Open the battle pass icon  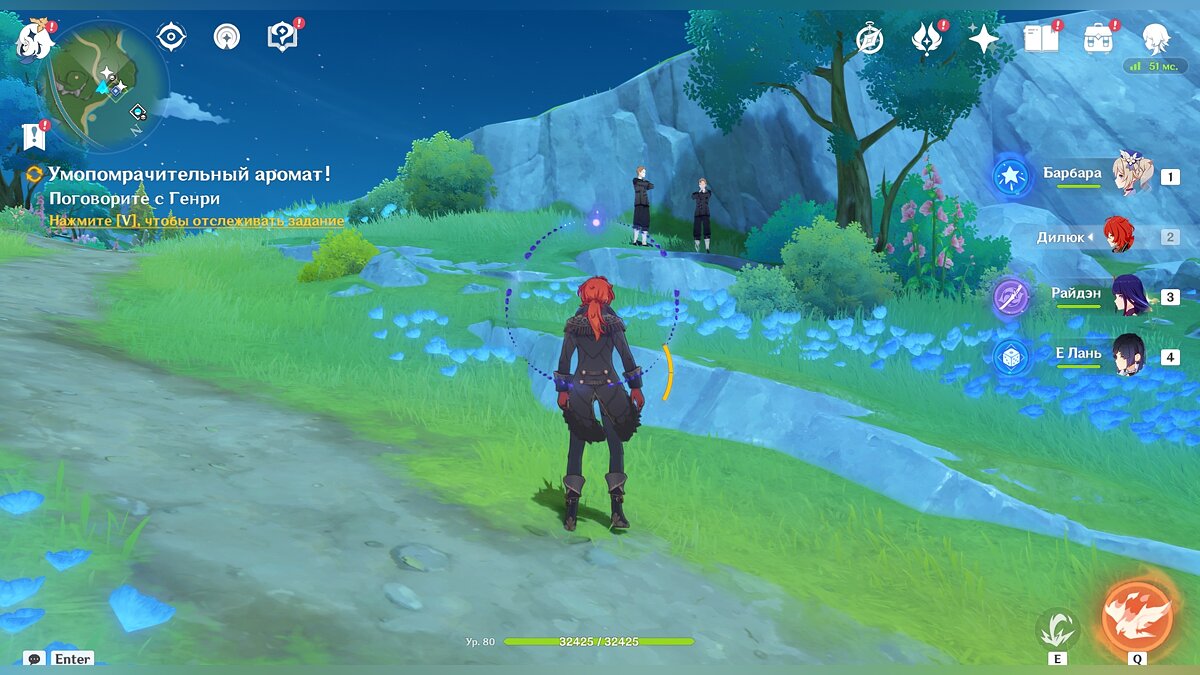coord(927,39)
